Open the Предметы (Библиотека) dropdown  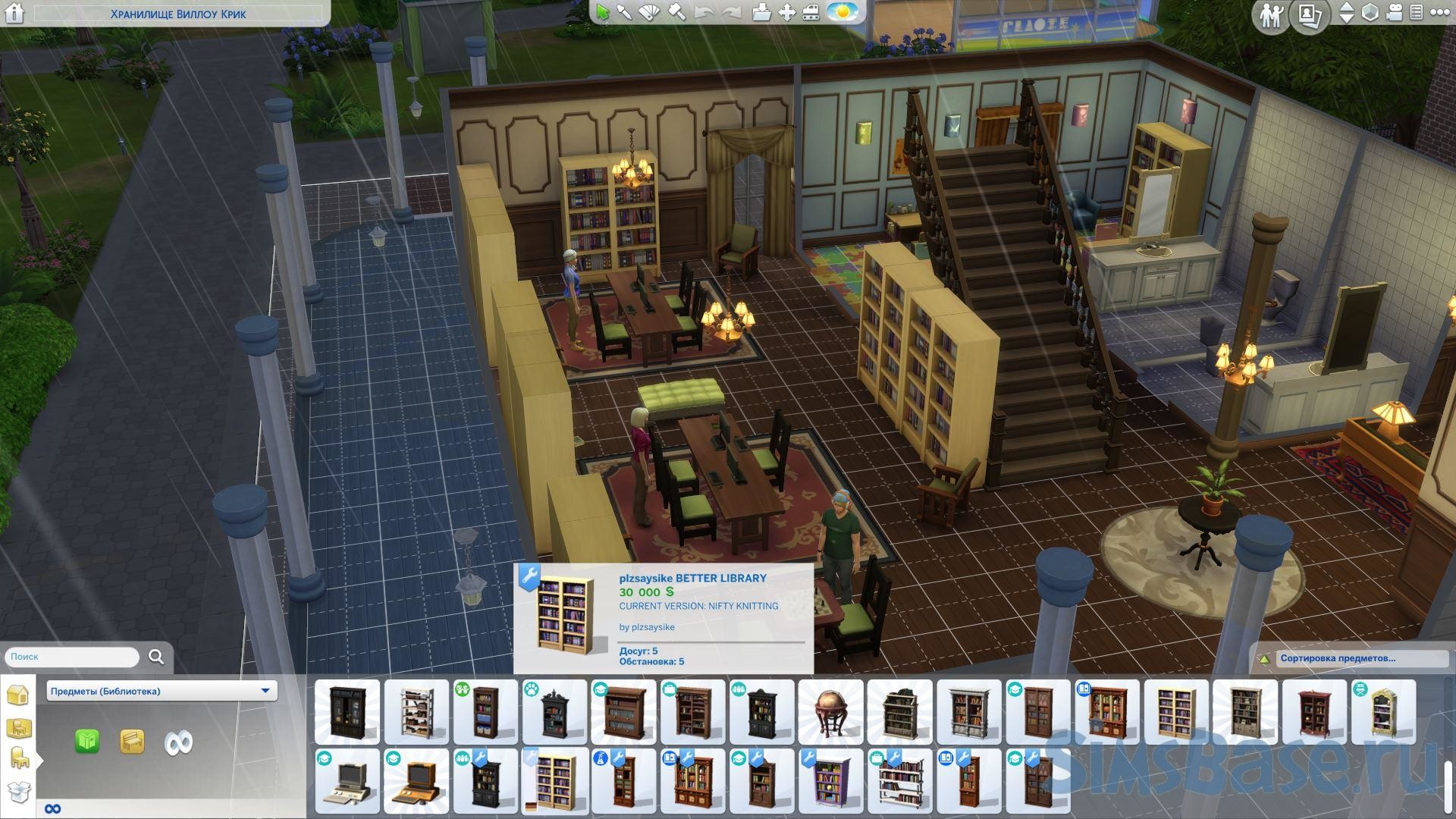click(162, 691)
